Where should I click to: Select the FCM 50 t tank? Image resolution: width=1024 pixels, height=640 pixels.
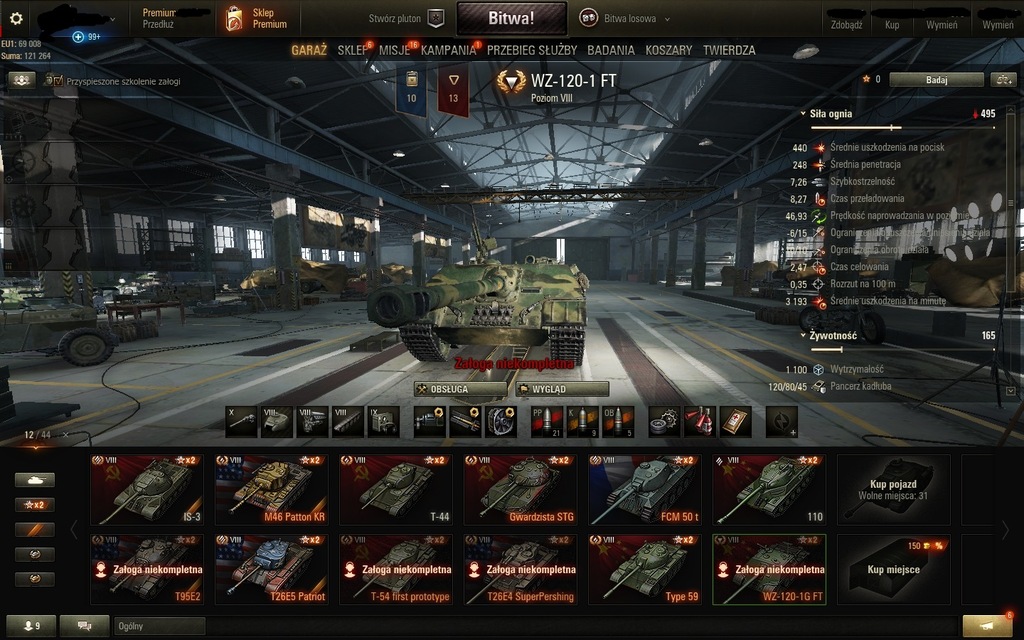[x=644, y=489]
